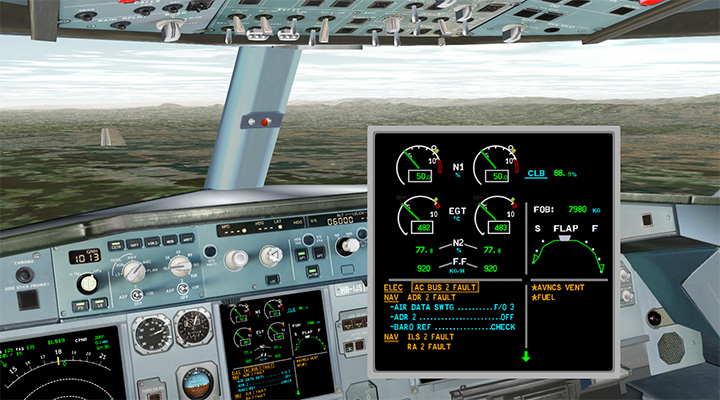Toggle the NDB display button
This screenshot has width=720, height=400.
point(170,241)
